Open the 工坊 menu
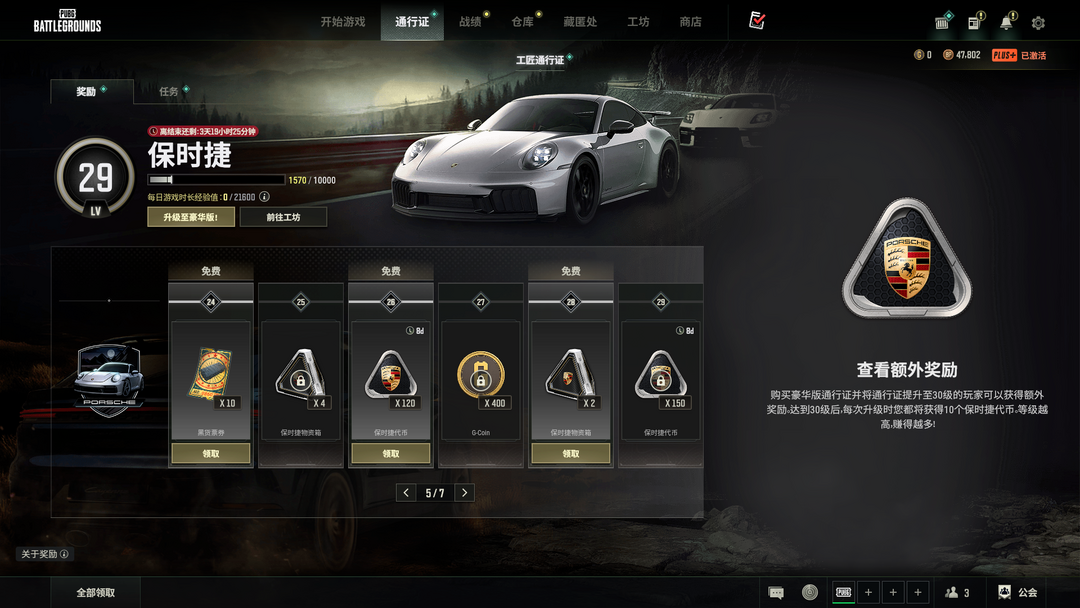1080x608 pixels. point(638,22)
